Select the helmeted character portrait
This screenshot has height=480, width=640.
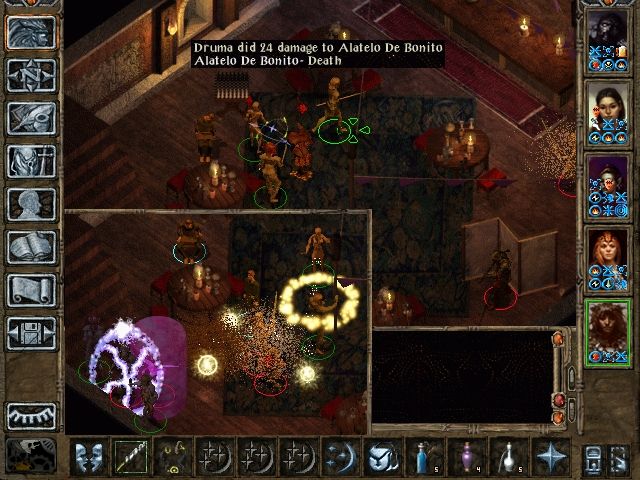tap(606, 39)
